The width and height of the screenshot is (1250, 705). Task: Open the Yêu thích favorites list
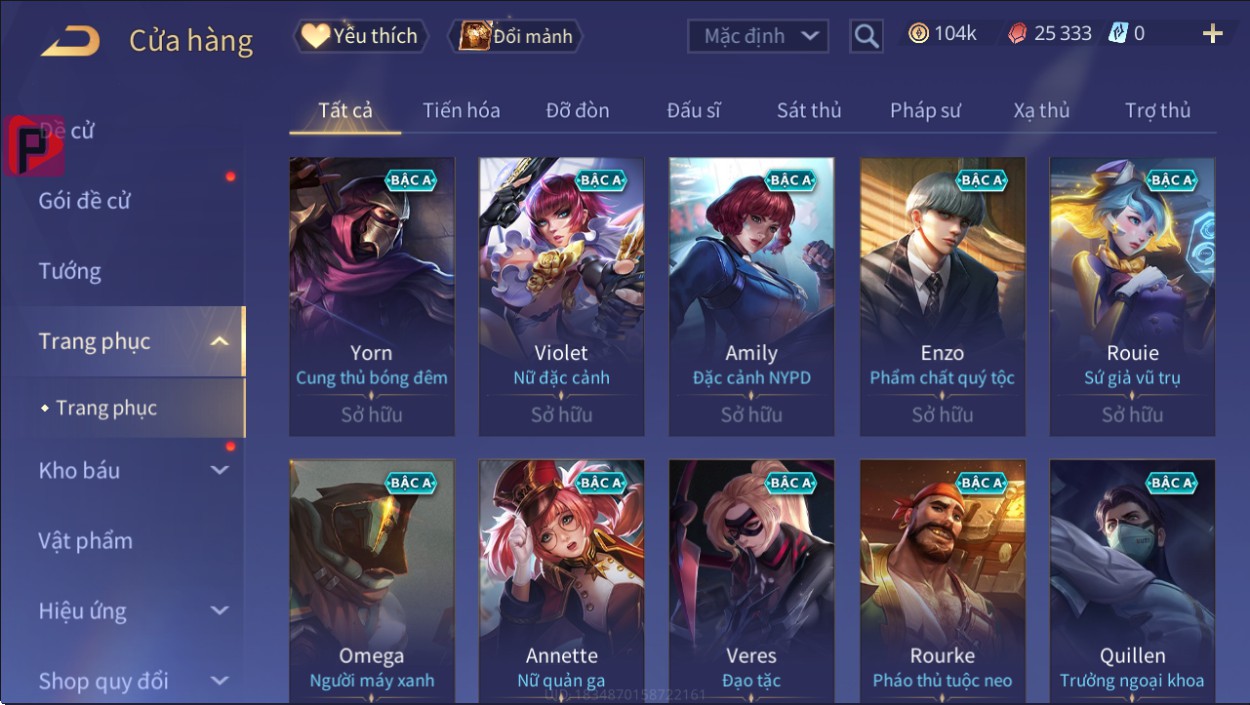tap(360, 37)
